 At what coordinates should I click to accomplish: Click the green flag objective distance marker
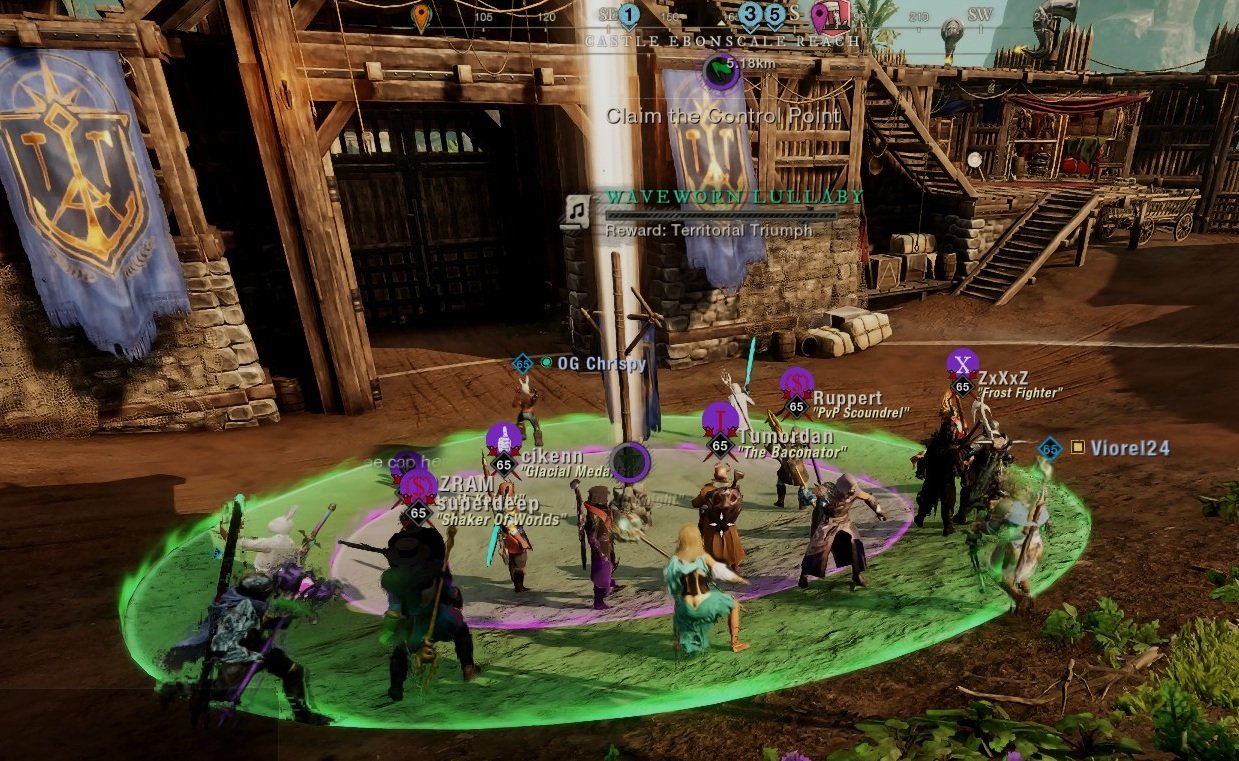pyautogui.click(x=719, y=69)
